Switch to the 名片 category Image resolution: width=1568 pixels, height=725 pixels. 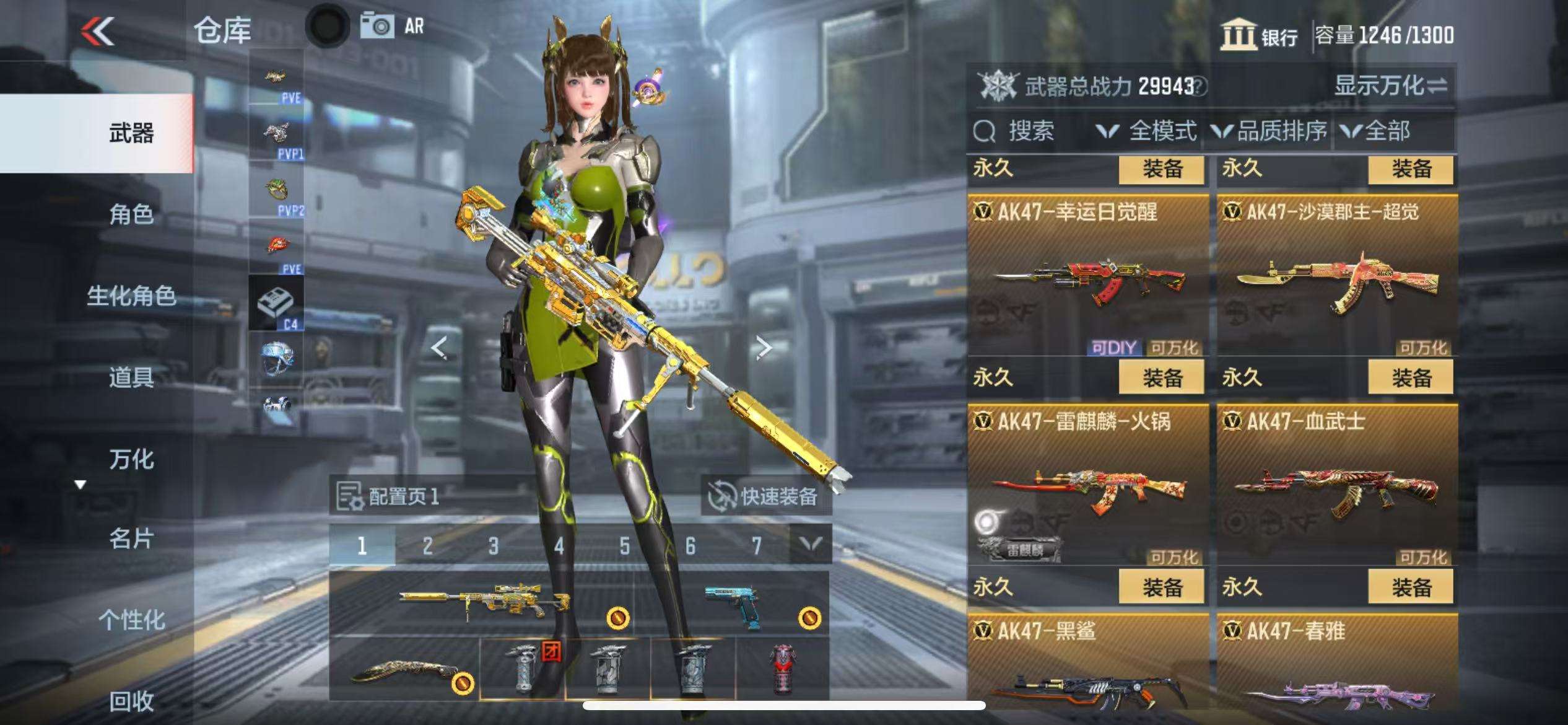coord(131,539)
